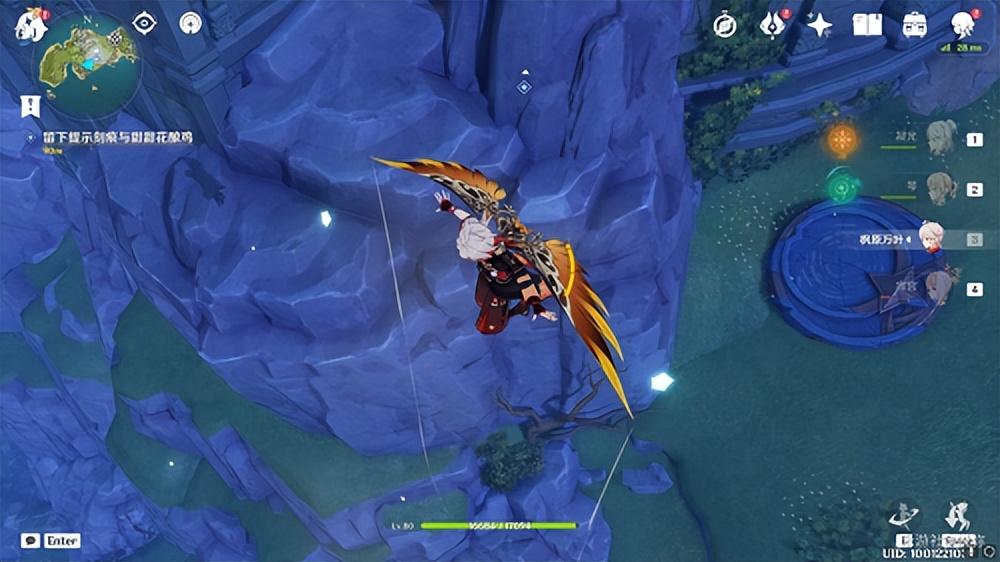
Task: Open the chat box Enter icon
Action: pos(50,540)
